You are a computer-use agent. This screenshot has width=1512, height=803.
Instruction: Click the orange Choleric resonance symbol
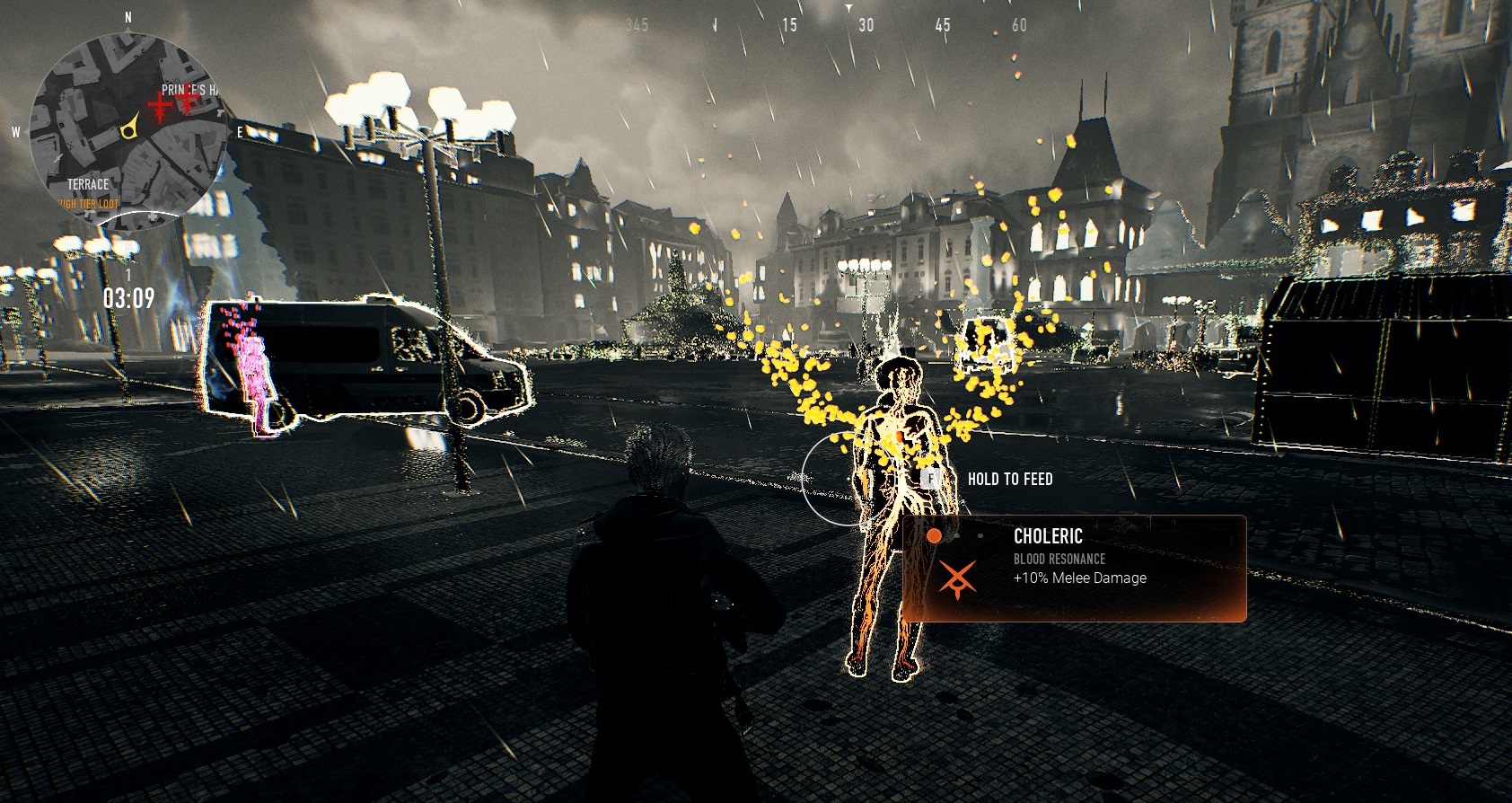coord(957,579)
